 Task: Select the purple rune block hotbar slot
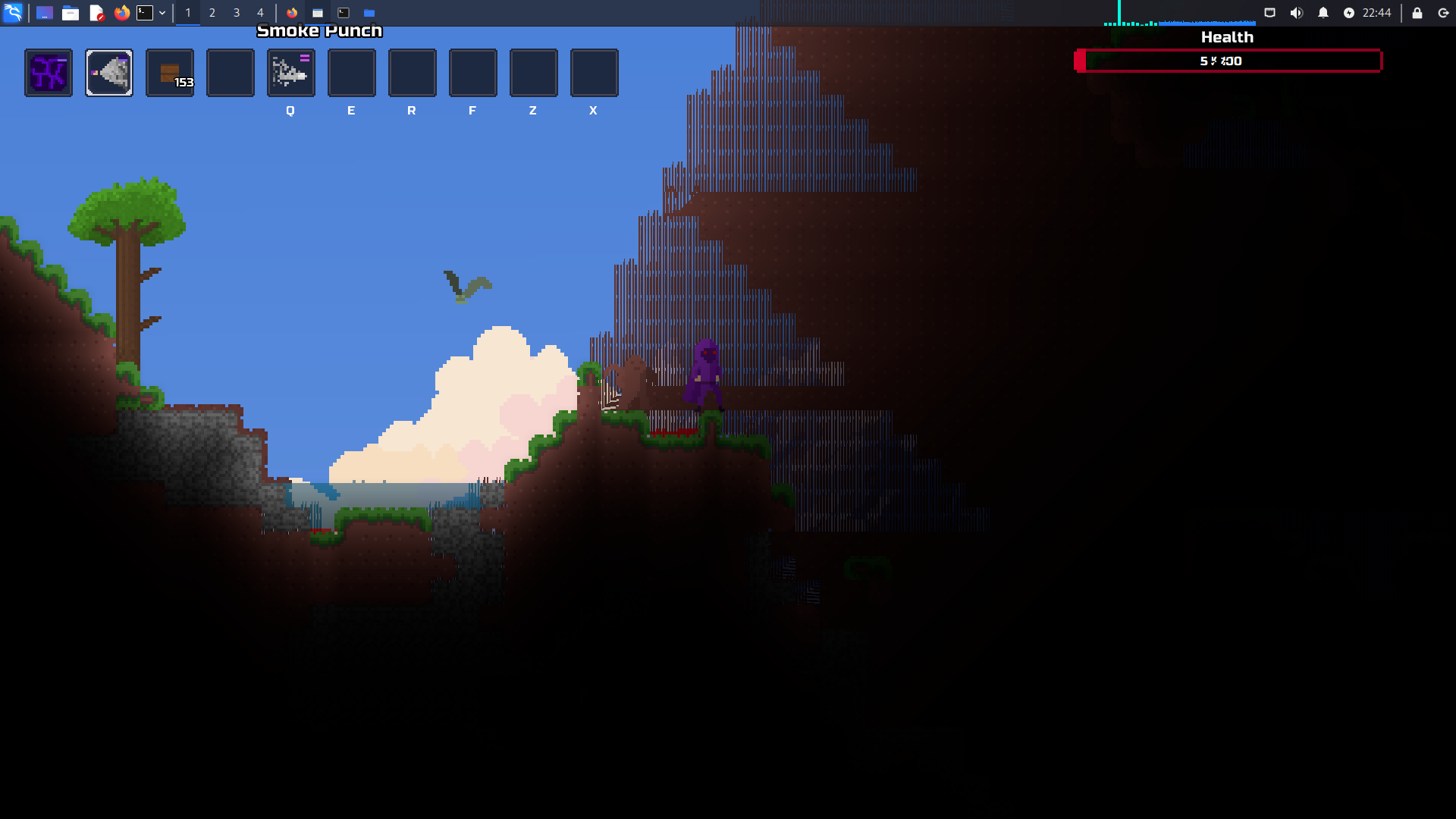pos(49,73)
